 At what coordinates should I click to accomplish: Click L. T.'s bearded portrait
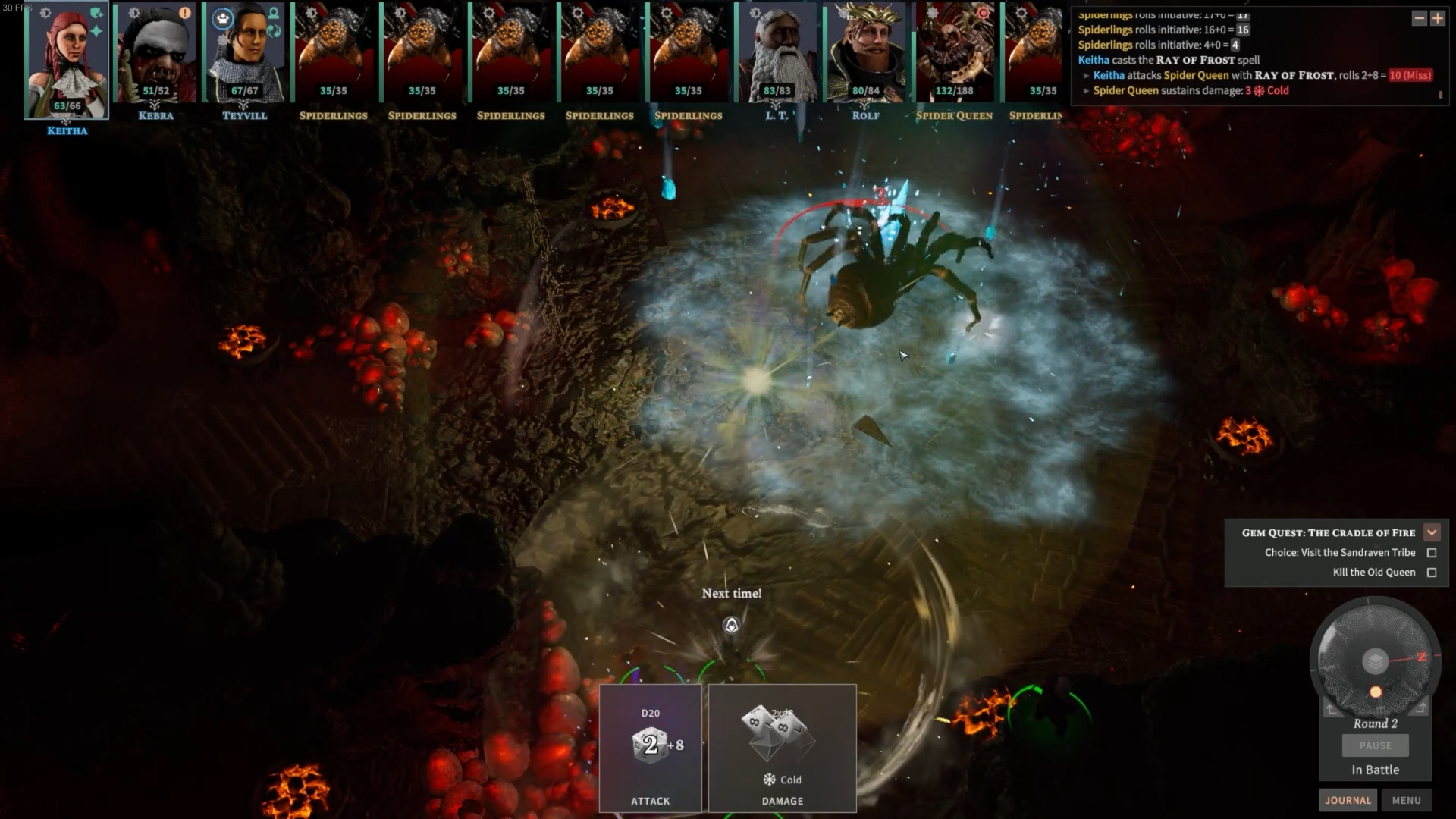pyautogui.click(x=777, y=53)
